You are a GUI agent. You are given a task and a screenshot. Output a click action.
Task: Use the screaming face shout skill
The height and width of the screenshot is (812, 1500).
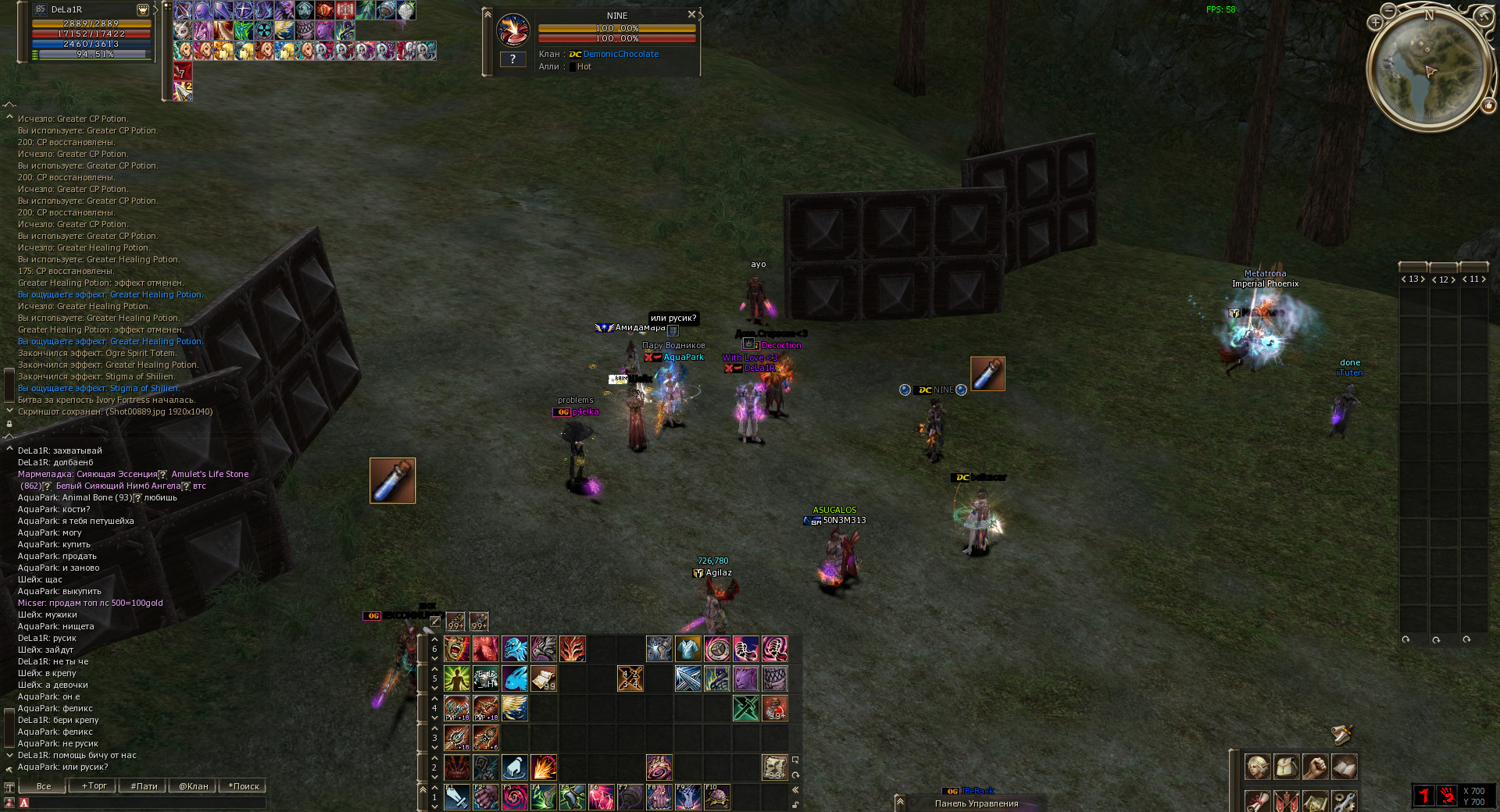click(x=457, y=649)
